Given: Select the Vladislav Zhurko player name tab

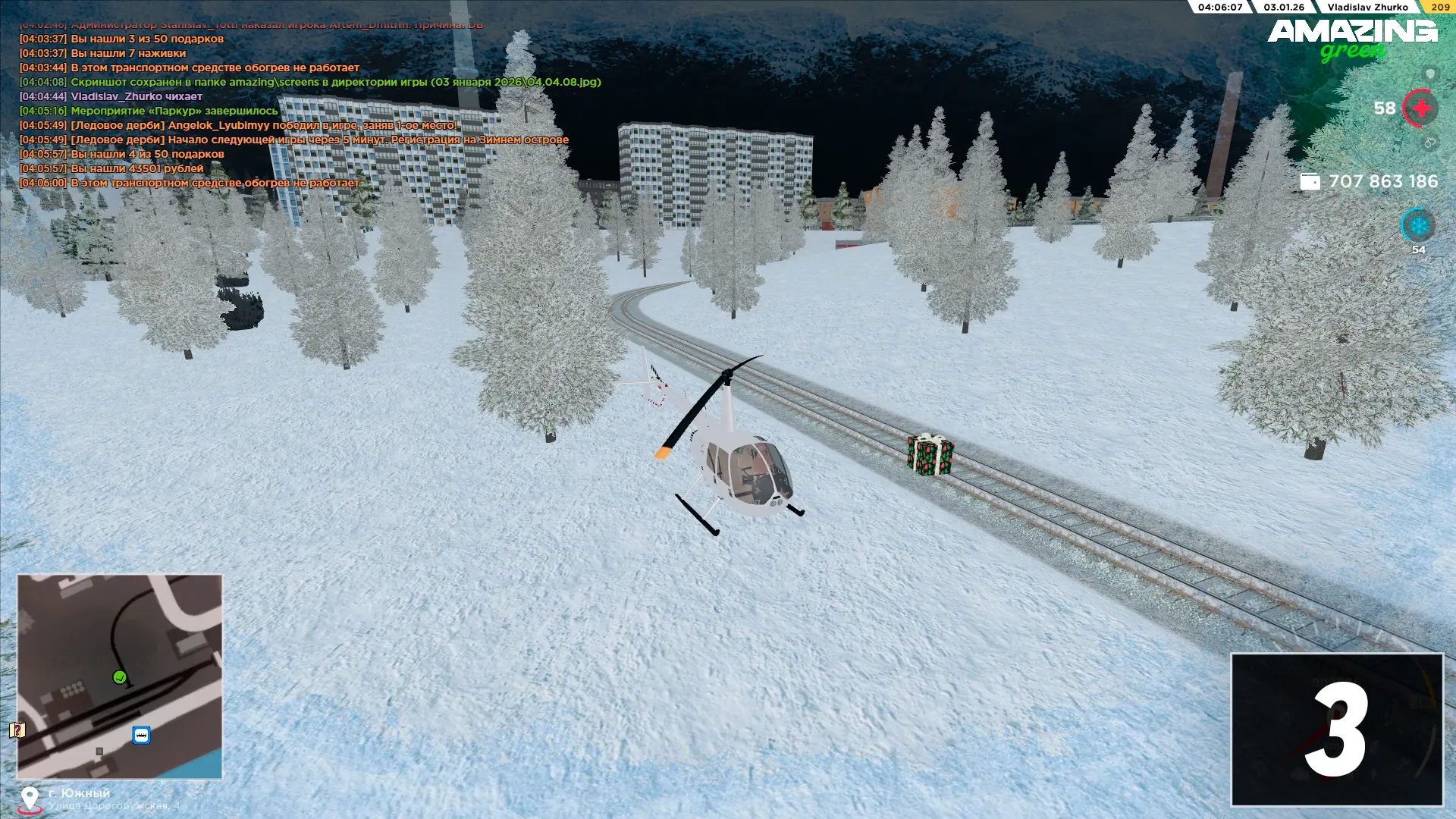Looking at the screenshot, I should (x=1367, y=7).
